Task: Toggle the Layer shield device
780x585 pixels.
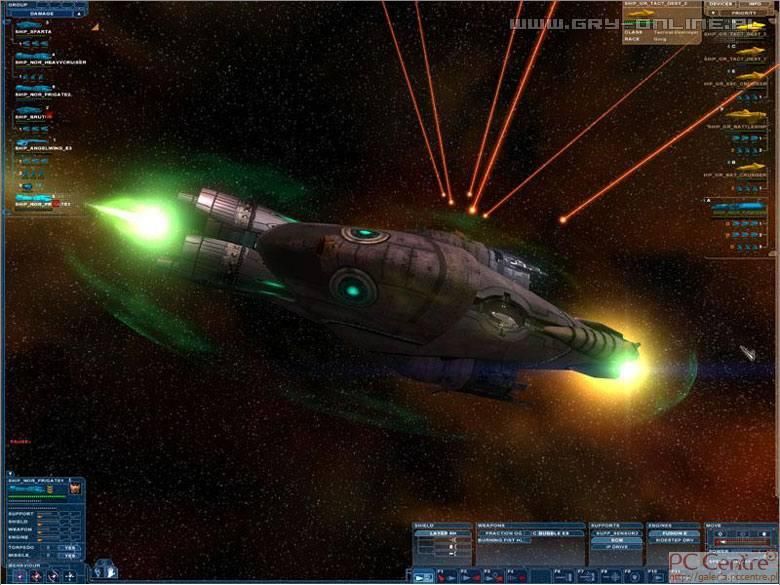Action: (x=440, y=533)
